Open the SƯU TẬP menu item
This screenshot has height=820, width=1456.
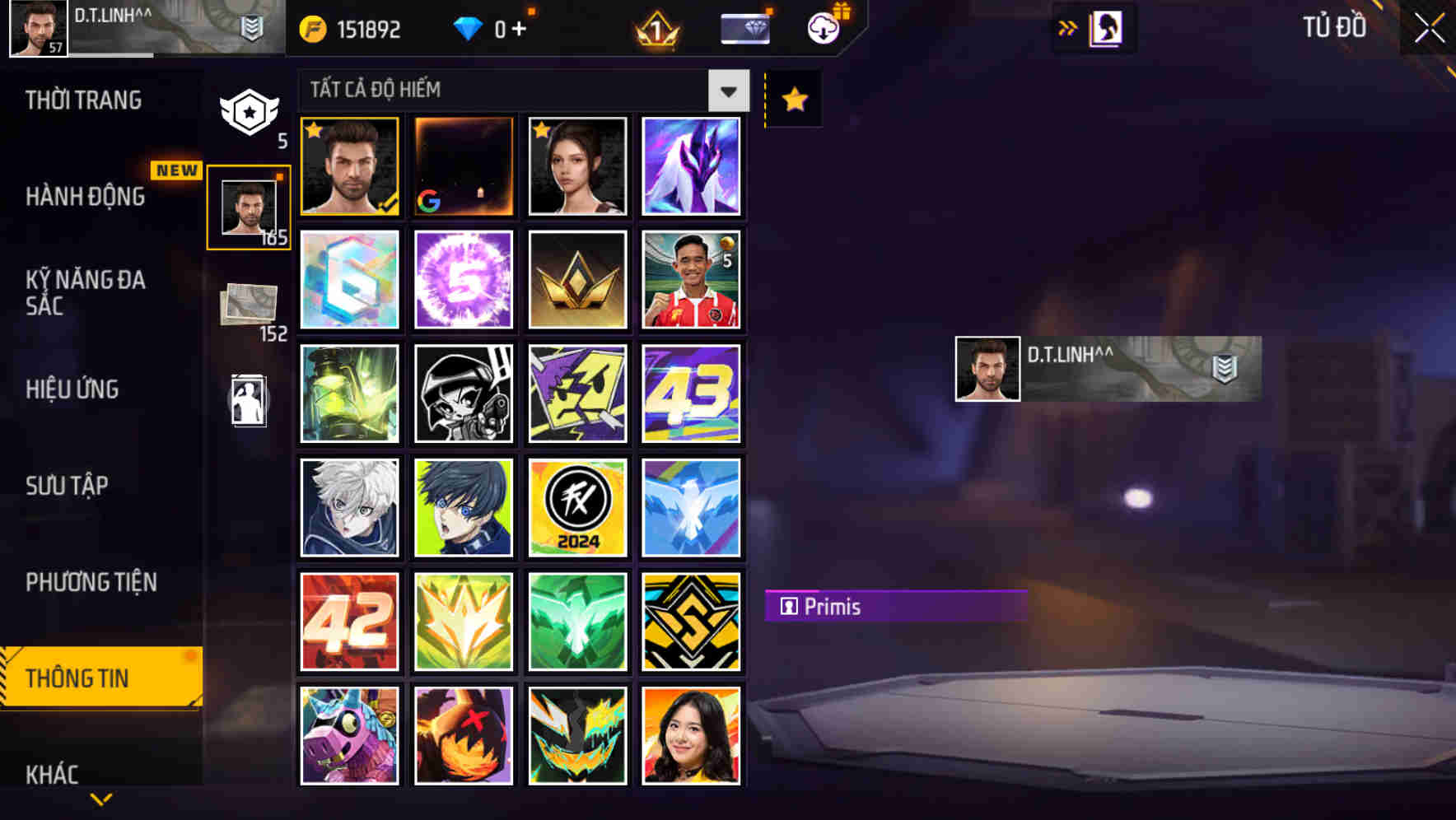tap(69, 486)
